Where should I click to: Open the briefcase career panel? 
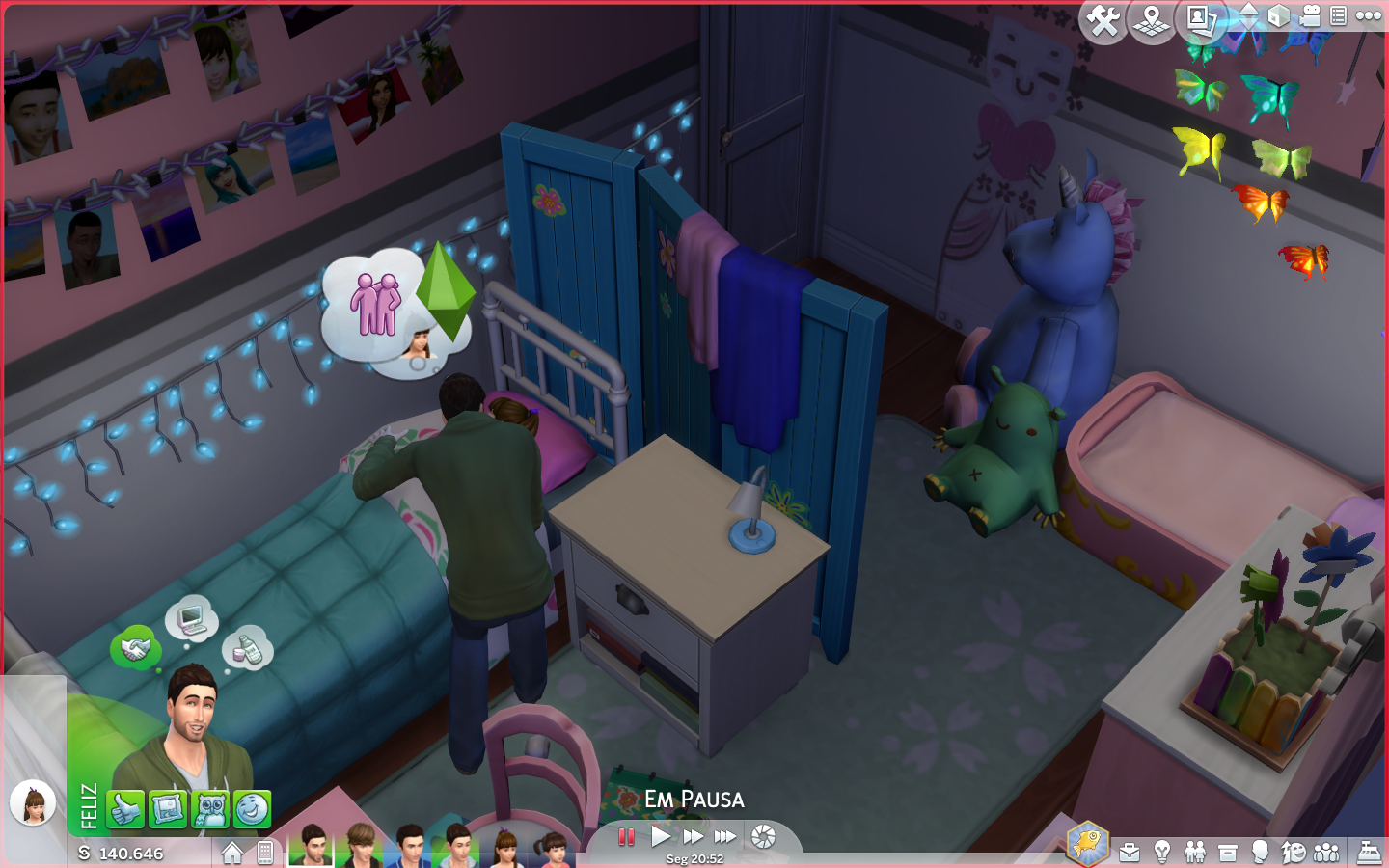tap(1130, 853)
